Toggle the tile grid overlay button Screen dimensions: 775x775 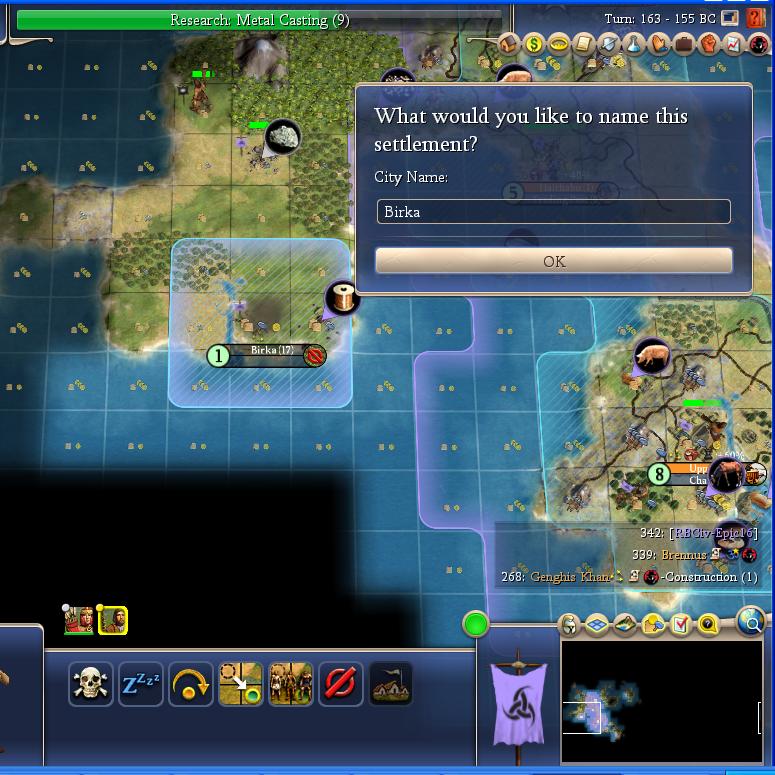[598, 625]
